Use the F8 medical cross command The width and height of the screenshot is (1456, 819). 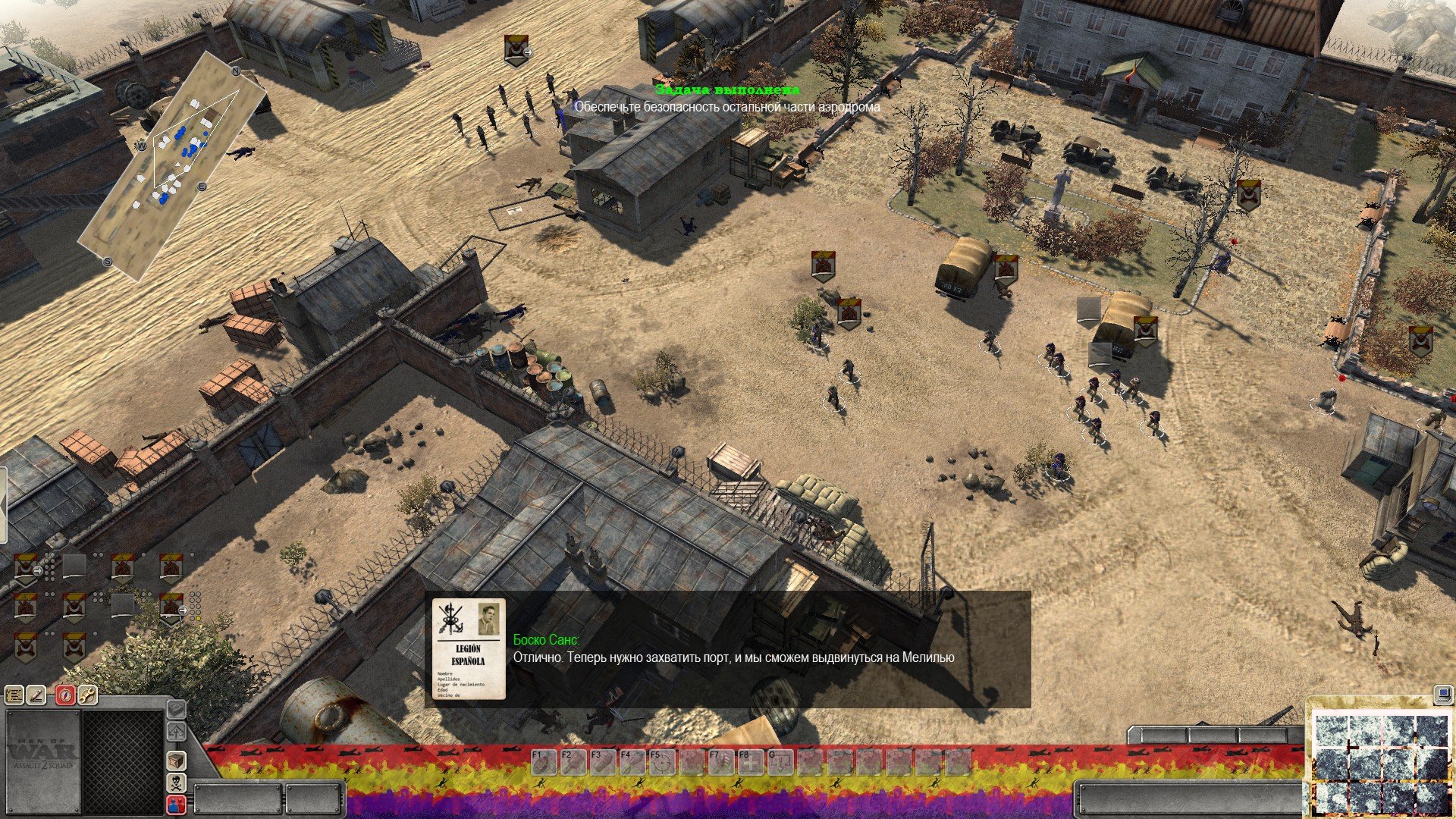[x=750, y=761]
